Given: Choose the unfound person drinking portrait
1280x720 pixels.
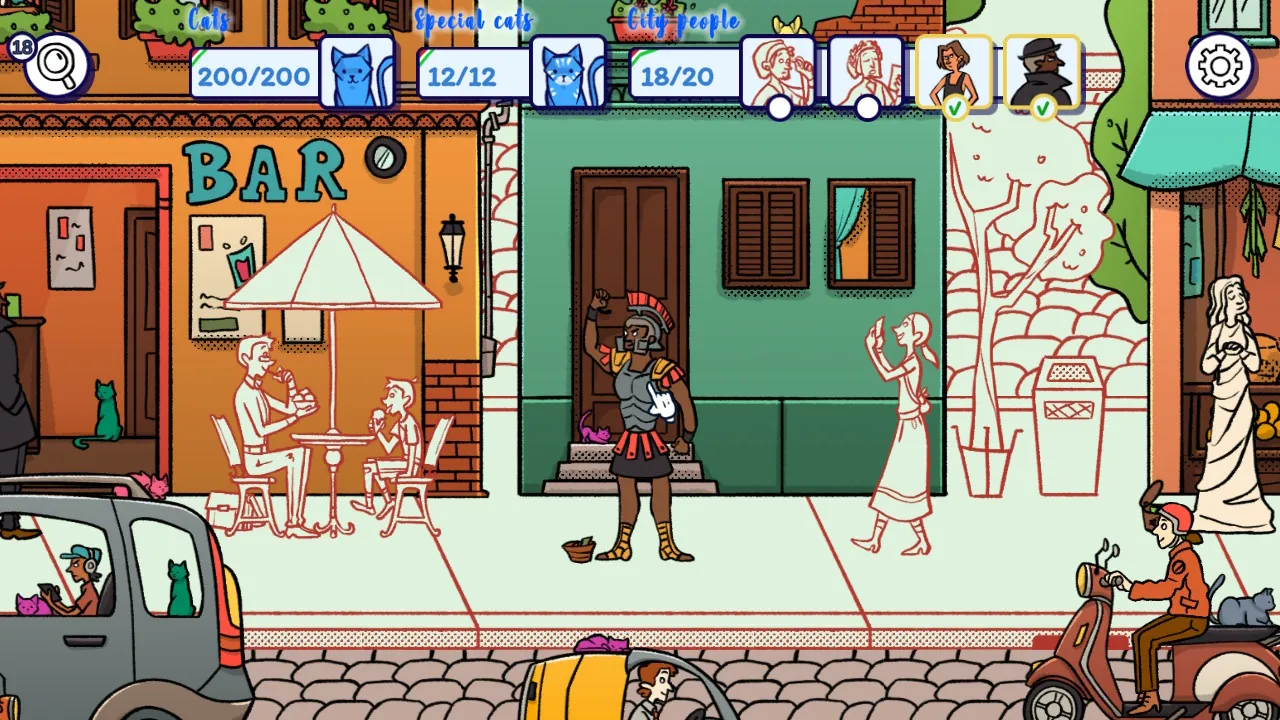Looking at the screenshot, I should point(779,71).
